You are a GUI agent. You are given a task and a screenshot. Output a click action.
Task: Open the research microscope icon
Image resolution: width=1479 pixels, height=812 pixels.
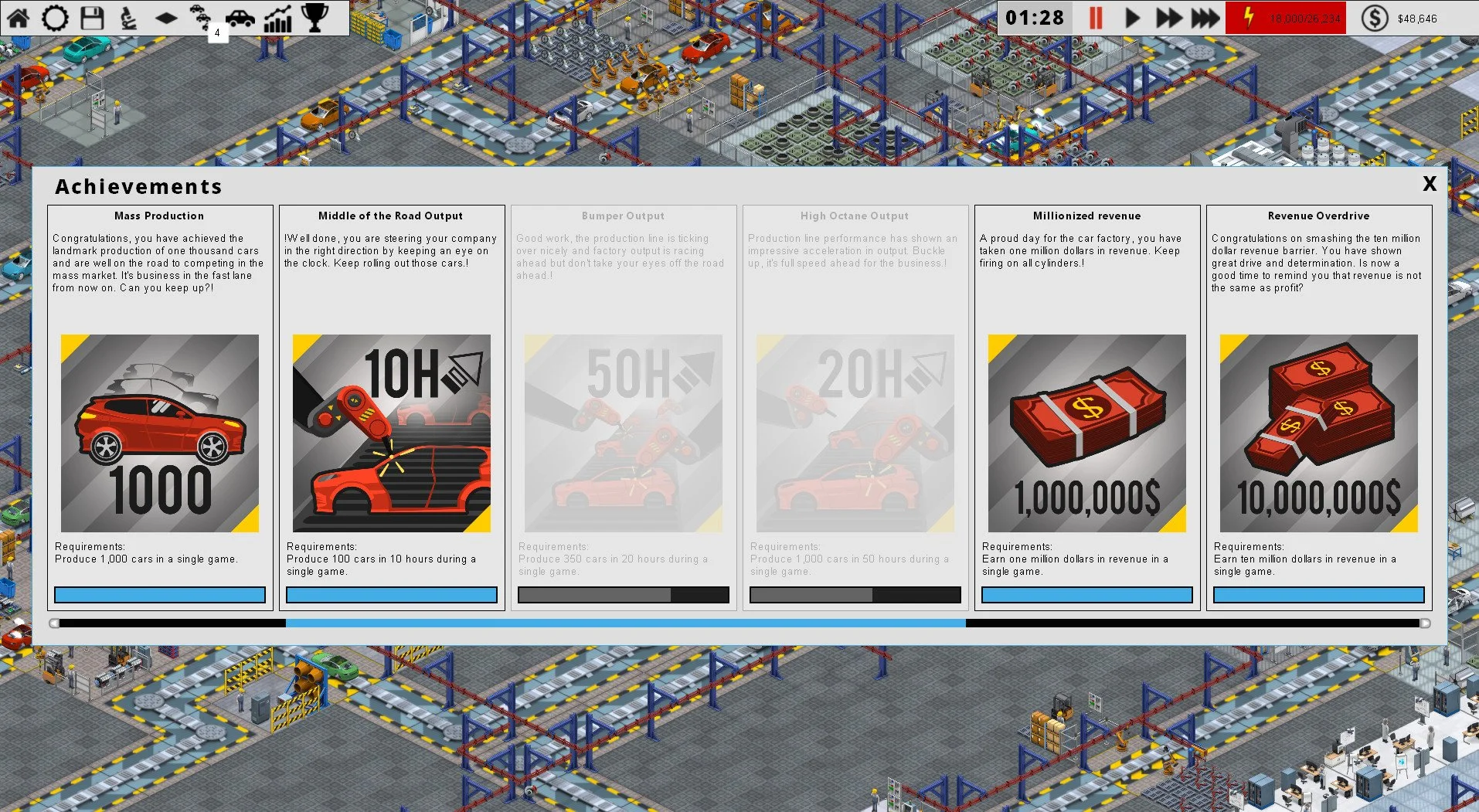click(129, 17)
